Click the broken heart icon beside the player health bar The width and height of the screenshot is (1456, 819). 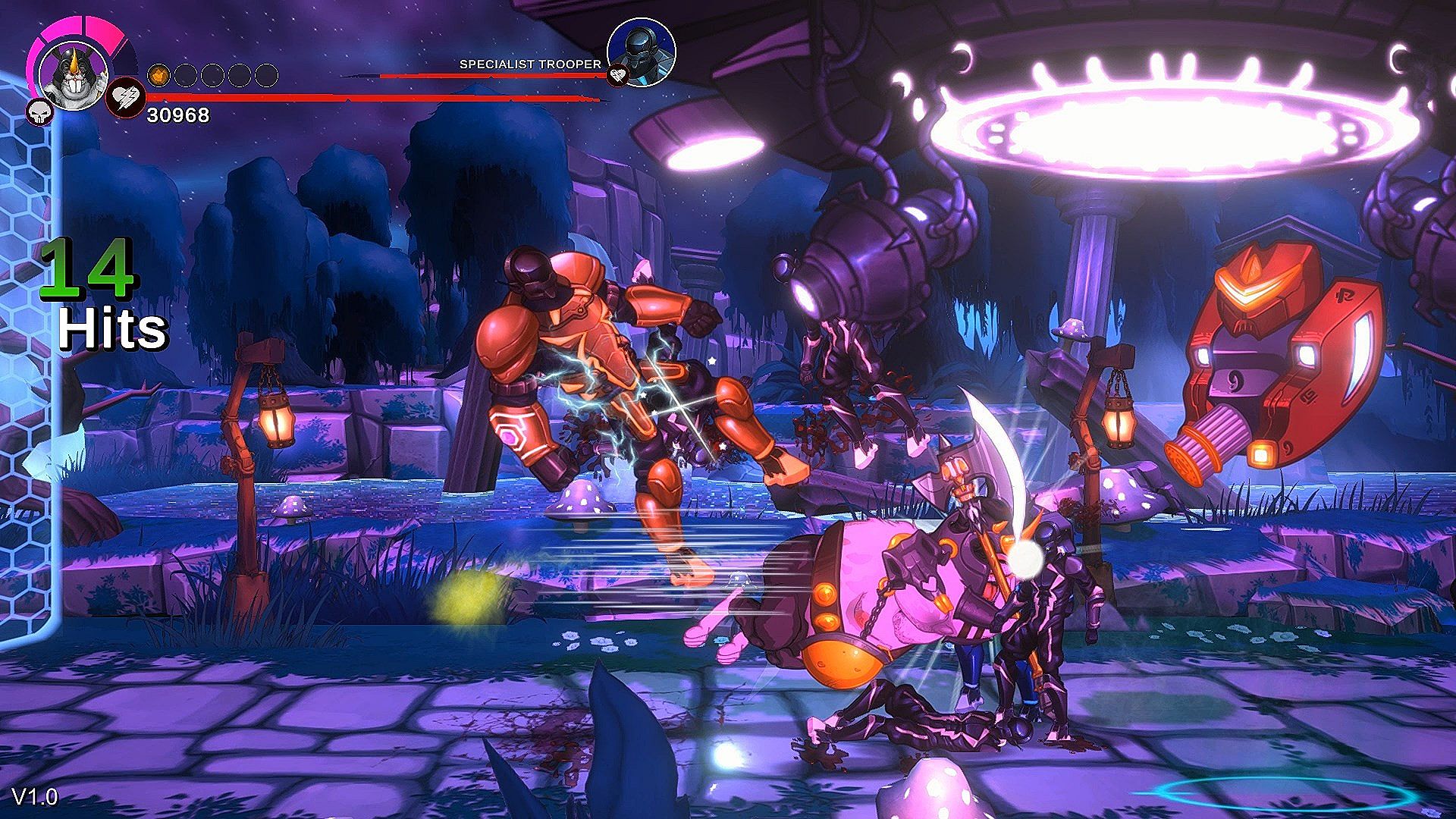[x=124, y=99]
